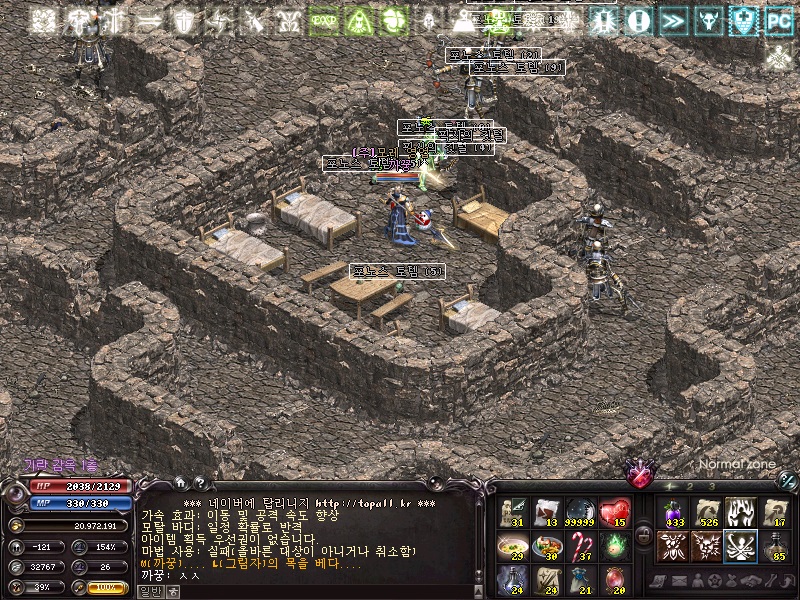Use the dark flask with 85 count
Screen dimensions: 800x600
tap(775, 546)
